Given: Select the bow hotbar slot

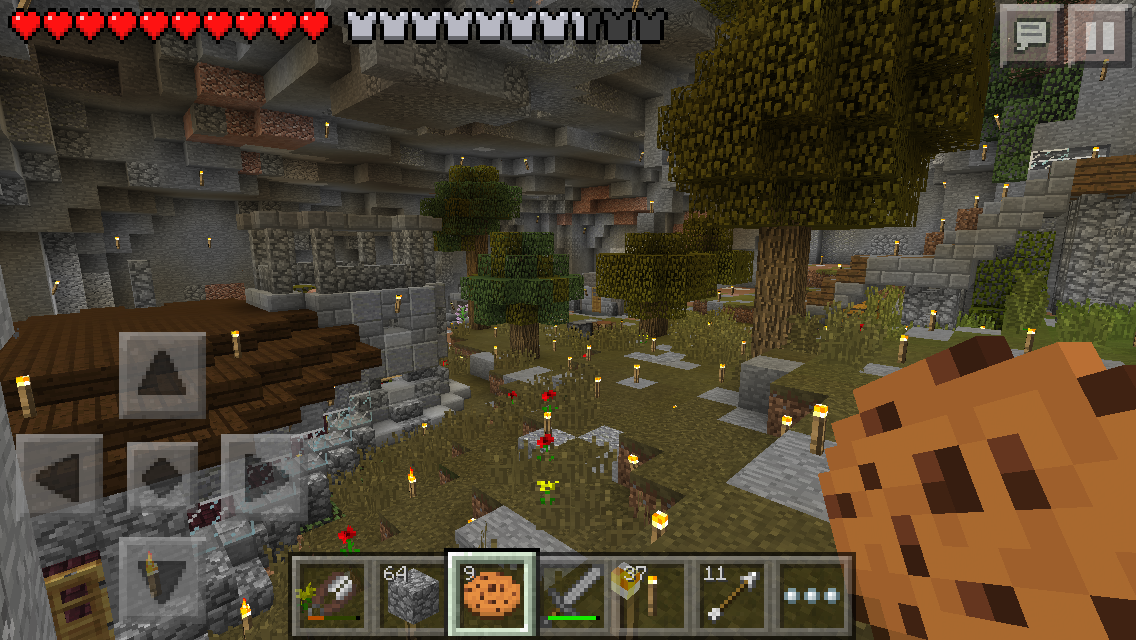Looking at the screenshot, I should (x=330, y=593).
